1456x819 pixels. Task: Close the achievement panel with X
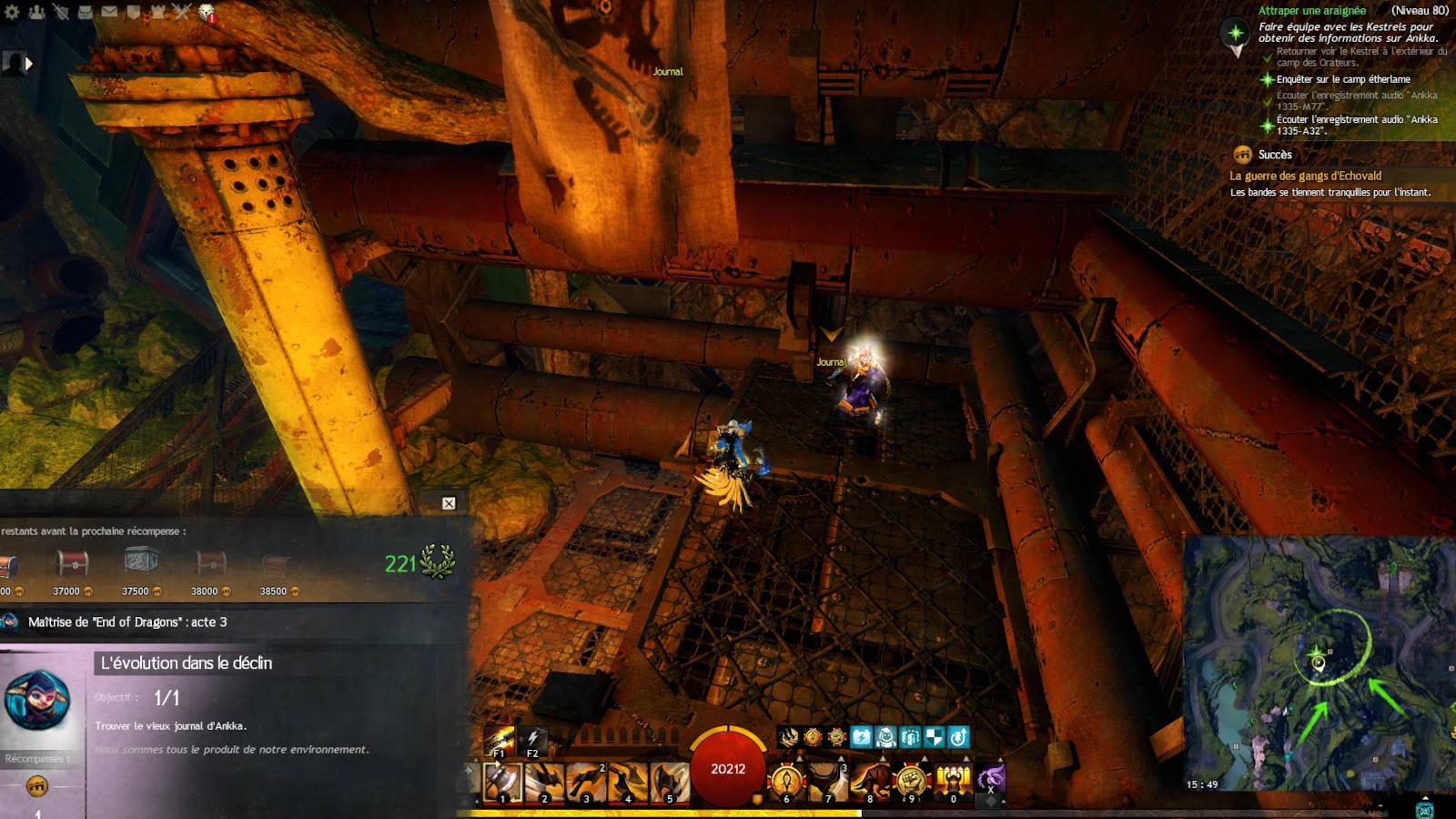[x=449, y=503]
